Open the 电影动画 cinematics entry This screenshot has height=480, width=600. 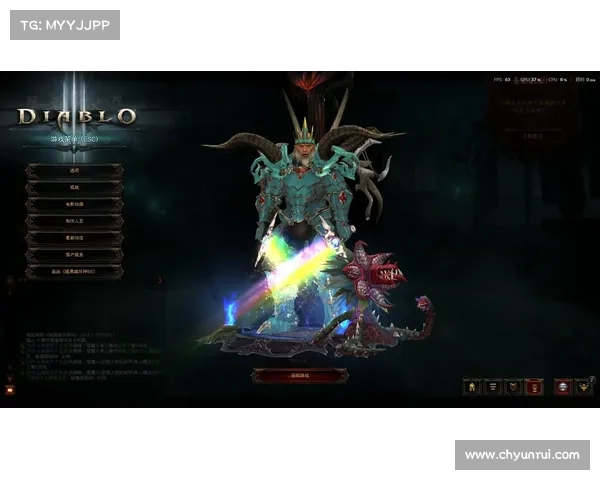[74, 205]
